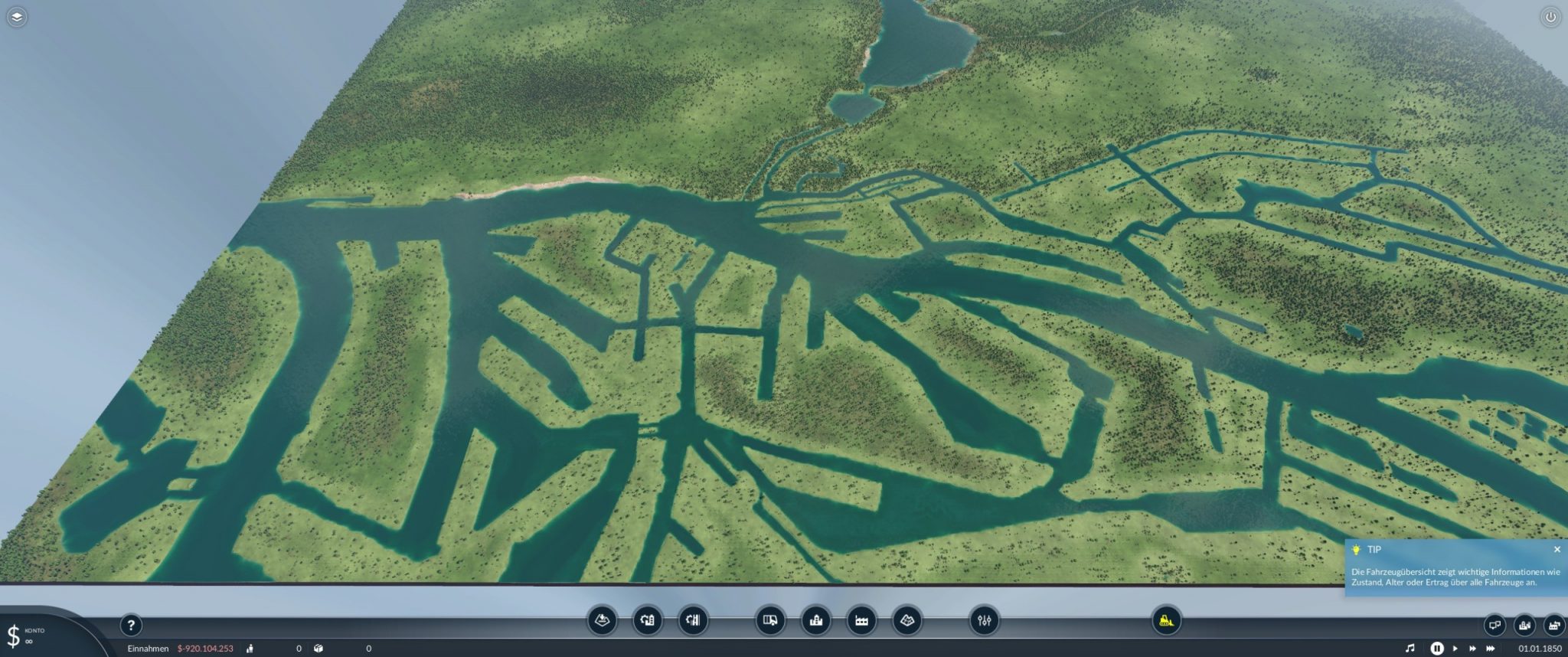Viewport: 1568px width, 657px height.
Task: Open the layers menu icon
Action: click(17, 17)
